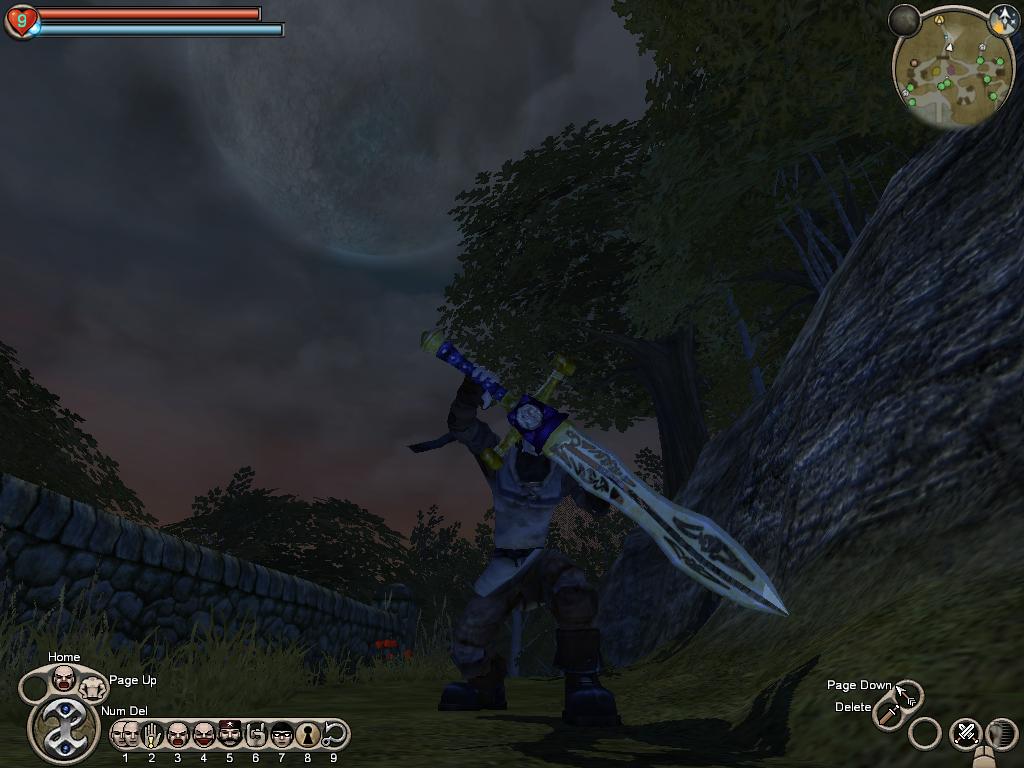Click the block icon beside crossed swords
The height and width of the screenshot is (768, 1024).
click(x=1001, y=734)
